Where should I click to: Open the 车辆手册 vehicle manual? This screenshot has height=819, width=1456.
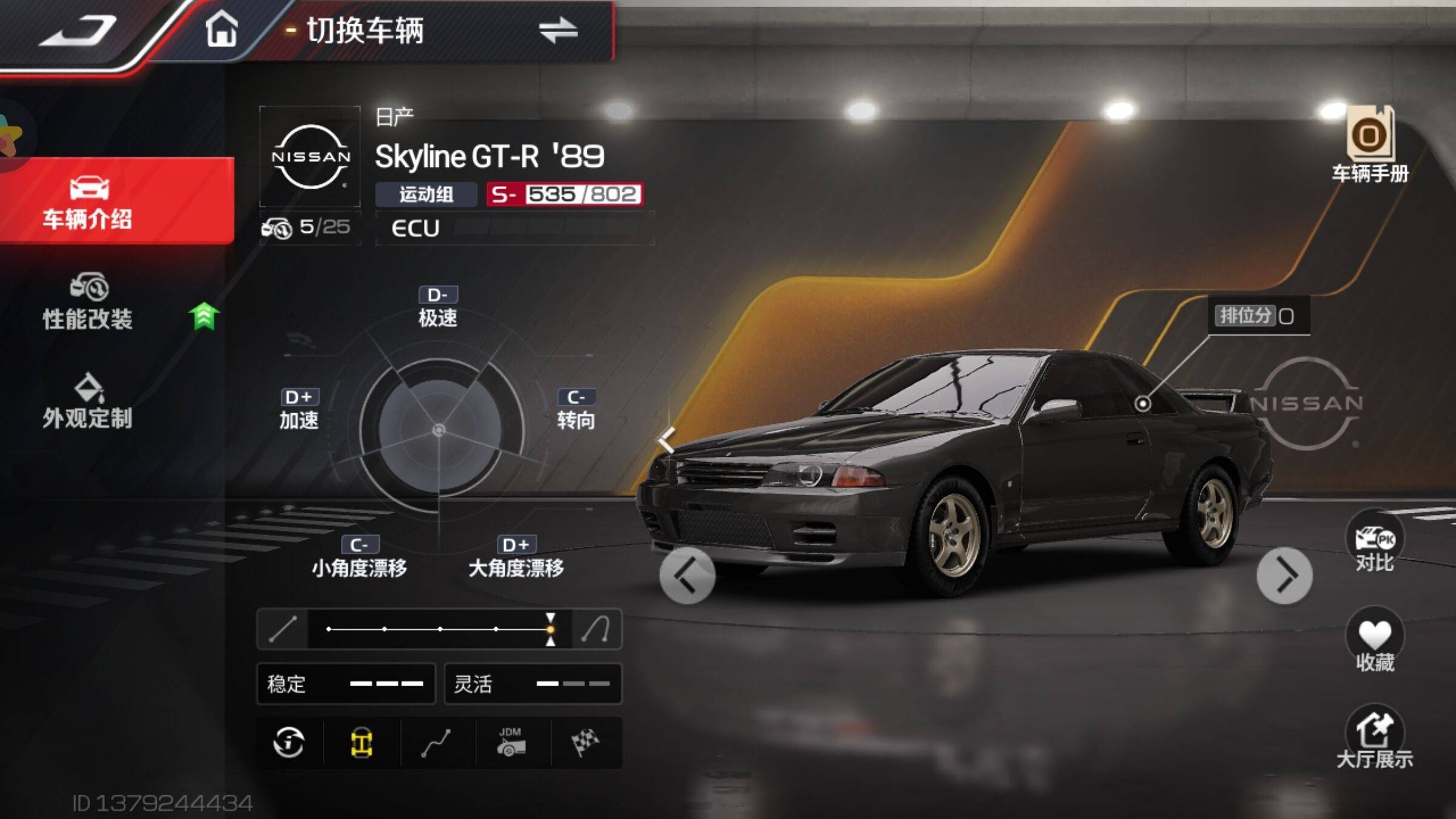click(1370, 146)
